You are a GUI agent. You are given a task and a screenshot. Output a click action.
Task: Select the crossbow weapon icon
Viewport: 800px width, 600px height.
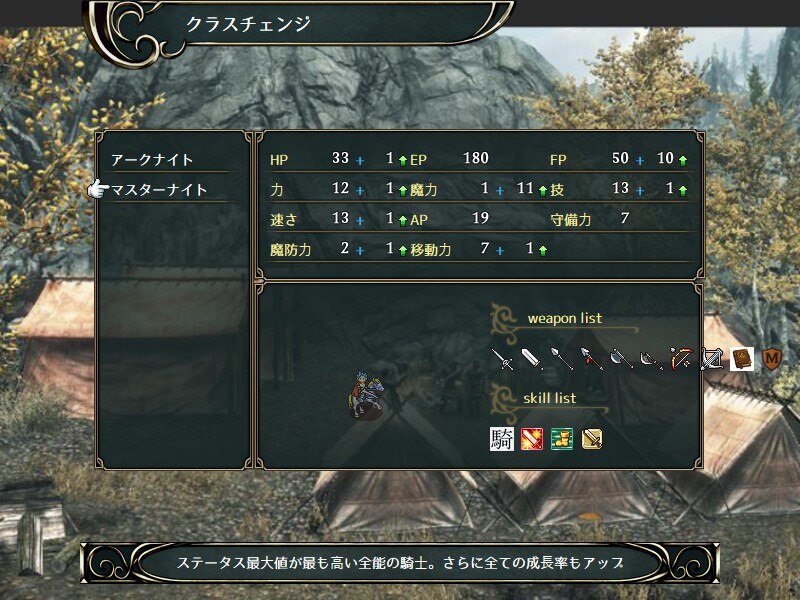coord(712,359)
